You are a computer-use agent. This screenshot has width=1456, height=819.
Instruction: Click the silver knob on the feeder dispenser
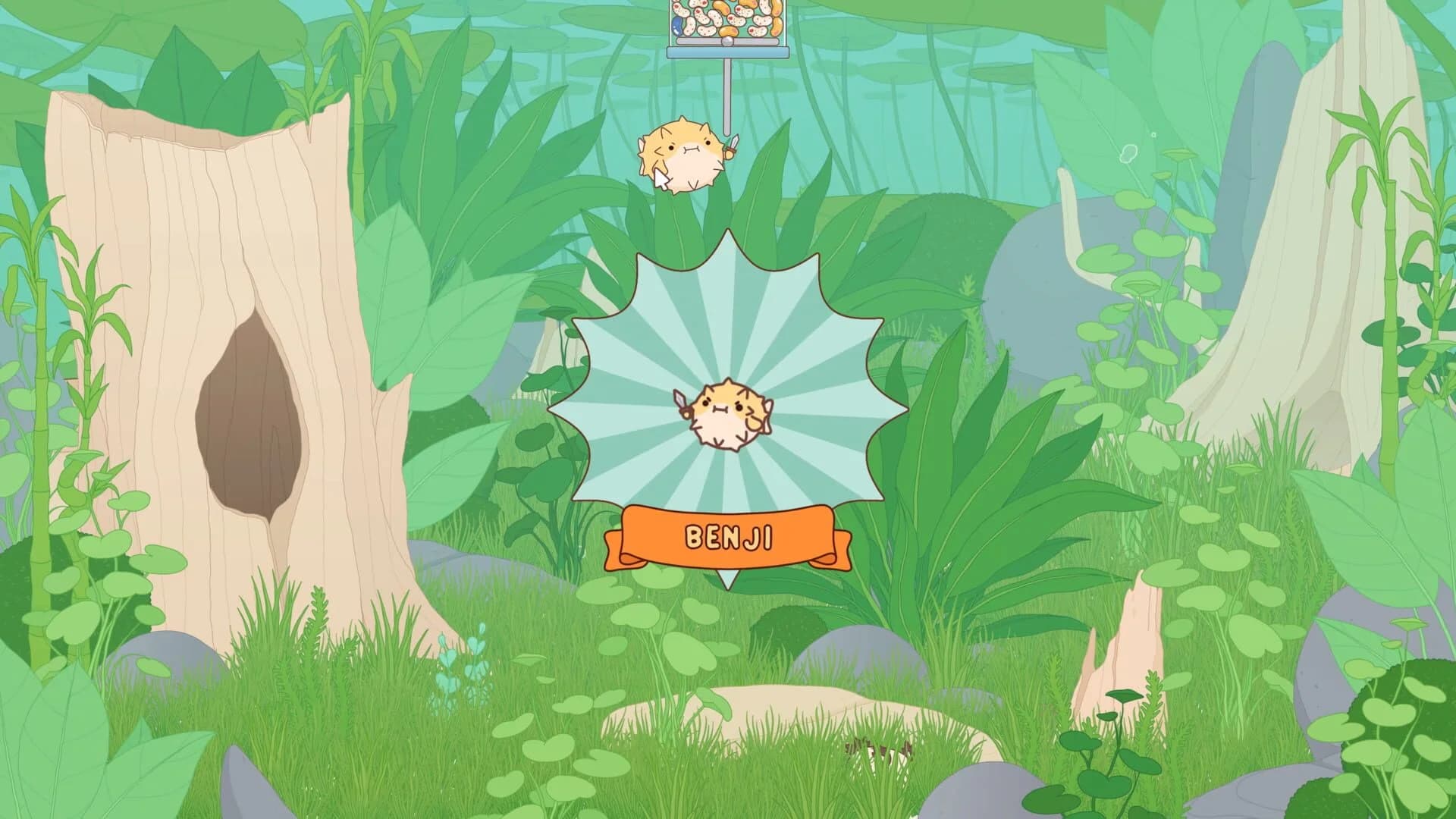pos(727,42)
